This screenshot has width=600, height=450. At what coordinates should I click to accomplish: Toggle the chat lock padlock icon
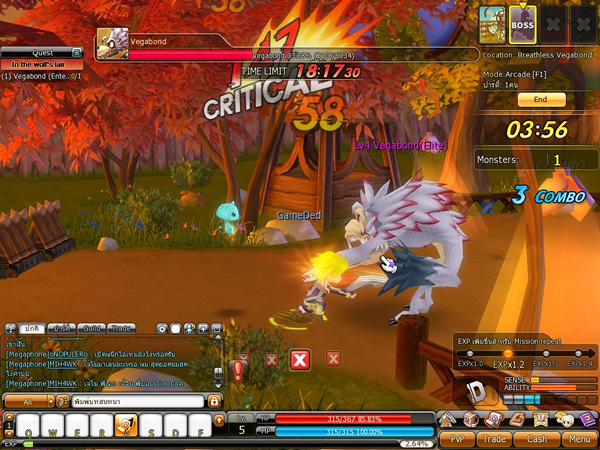pos(213,401)
